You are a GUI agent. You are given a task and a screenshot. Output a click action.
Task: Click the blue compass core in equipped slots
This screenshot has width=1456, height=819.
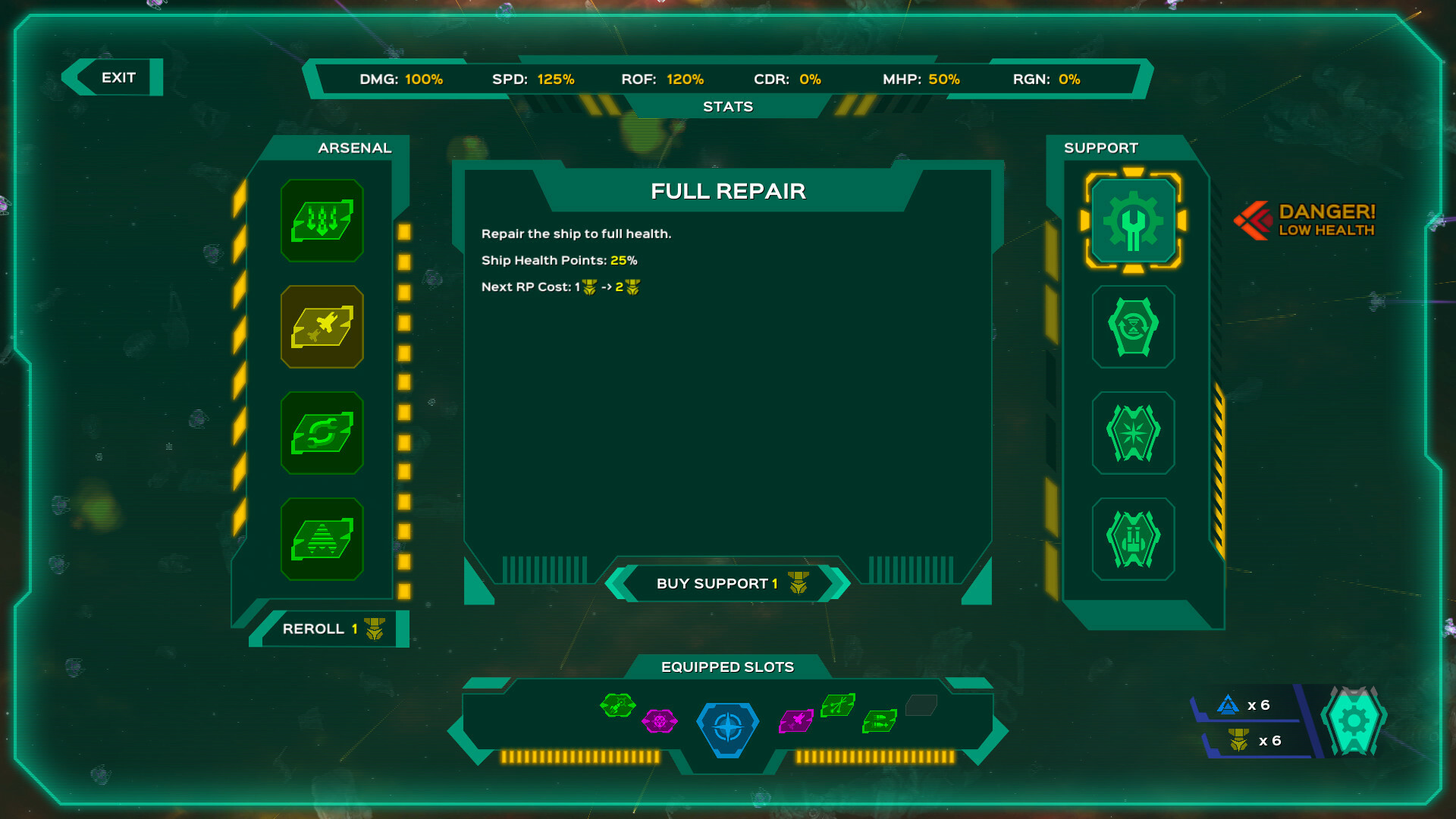pyautogui.click(x=727, y=726)
